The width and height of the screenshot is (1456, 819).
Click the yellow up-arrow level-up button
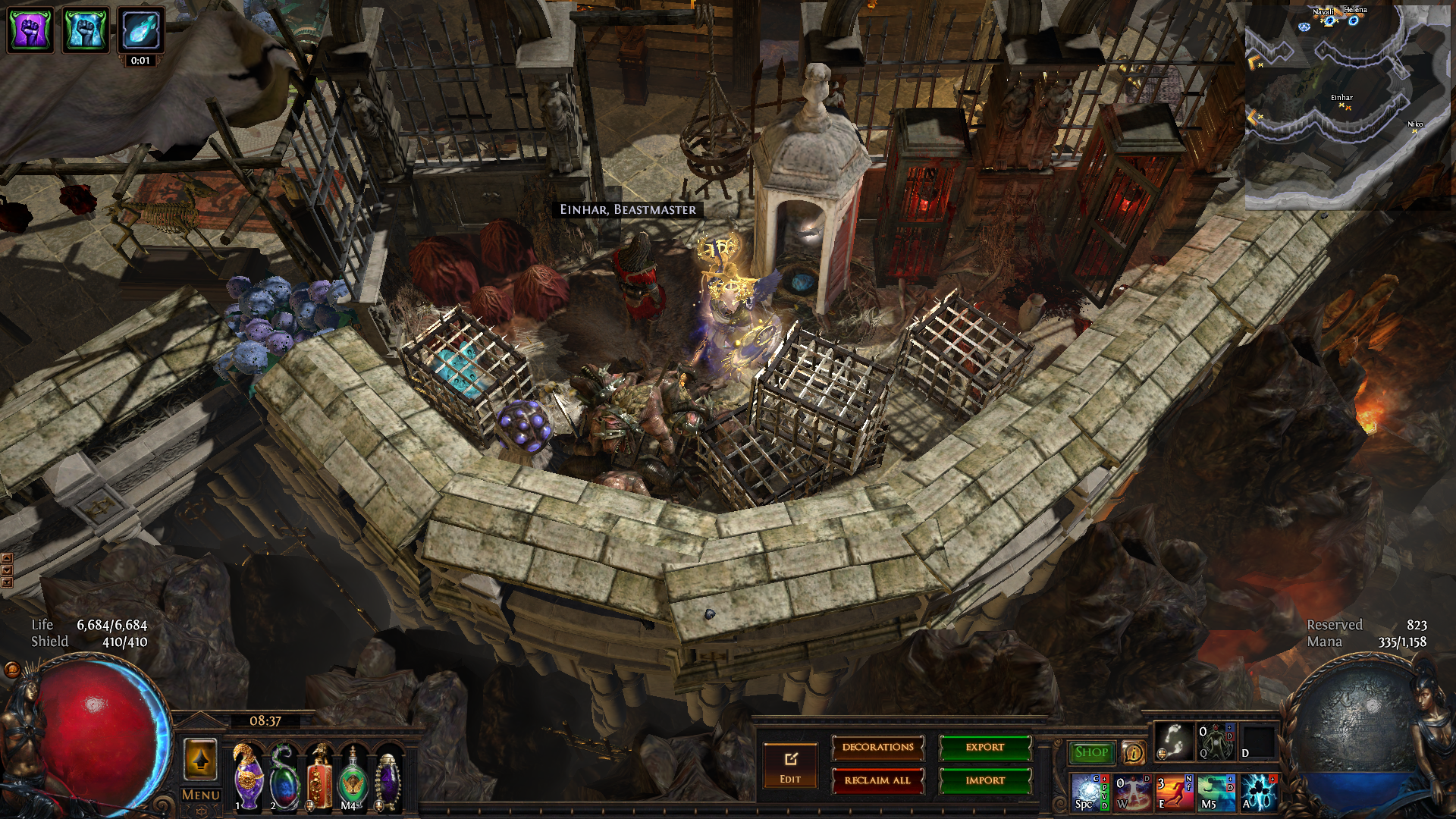201,759
